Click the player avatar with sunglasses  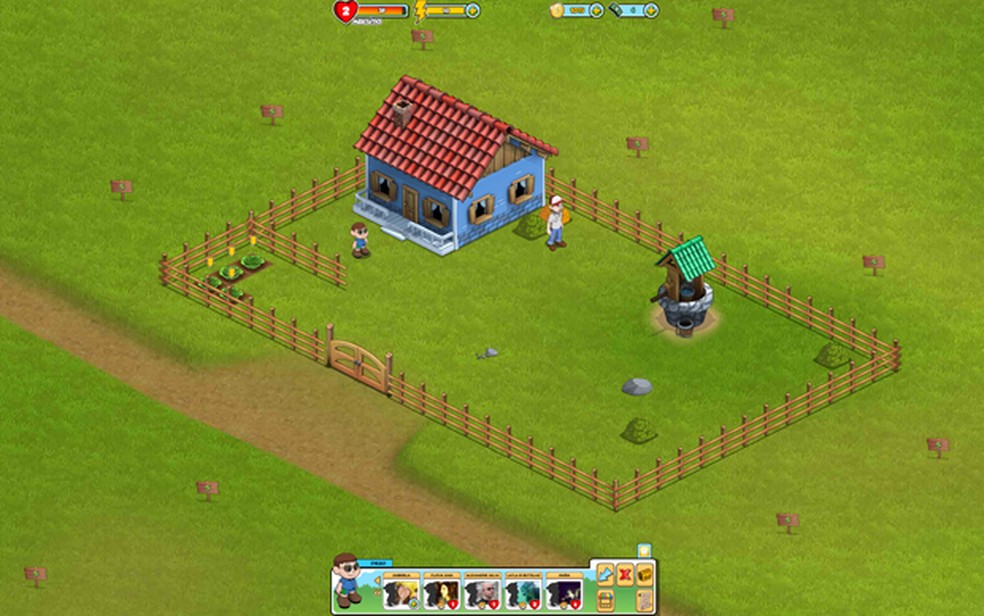click(347, 580)
